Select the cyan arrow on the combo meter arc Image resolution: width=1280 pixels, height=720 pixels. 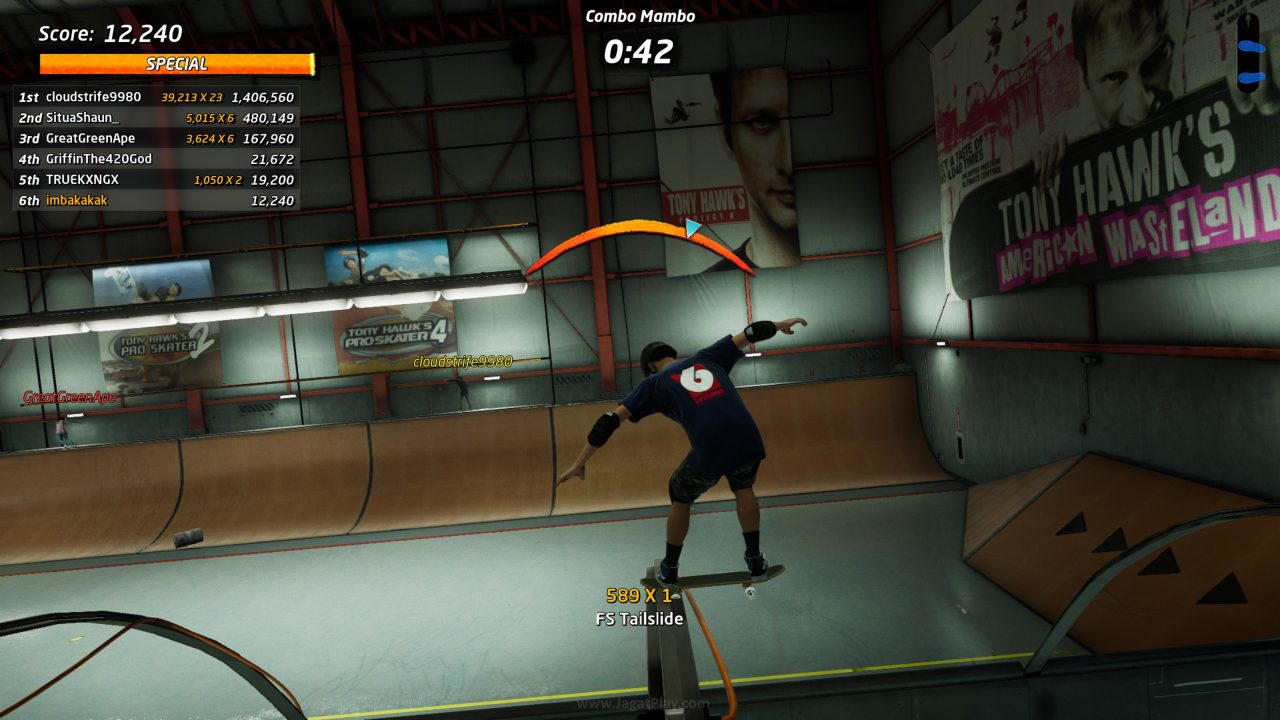coord(692,229)
